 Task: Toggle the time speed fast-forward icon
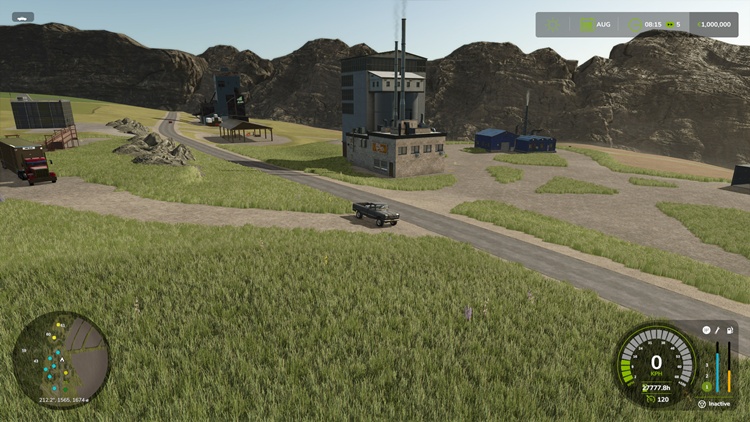[669, 24]
